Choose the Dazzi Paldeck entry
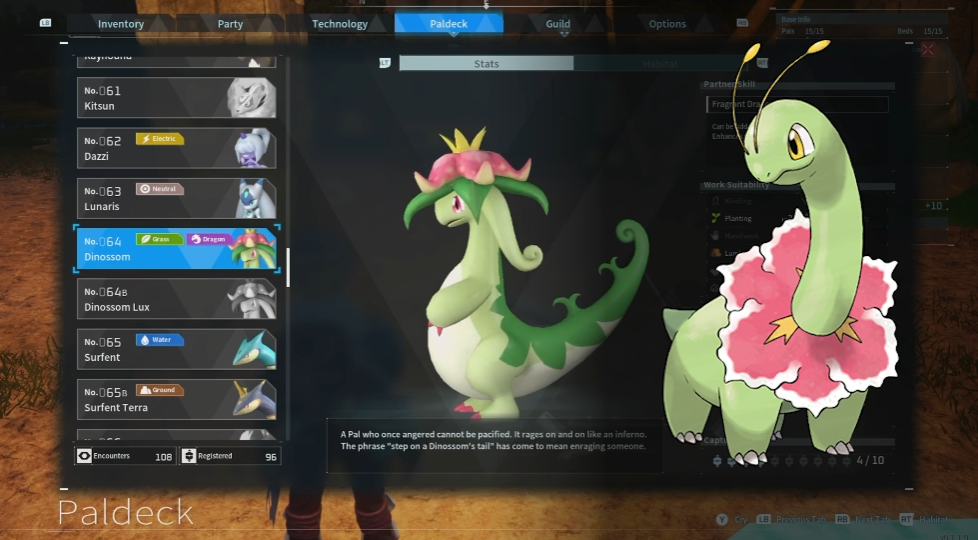The height and width of the screenshot is (540, 978). (175, 148)
